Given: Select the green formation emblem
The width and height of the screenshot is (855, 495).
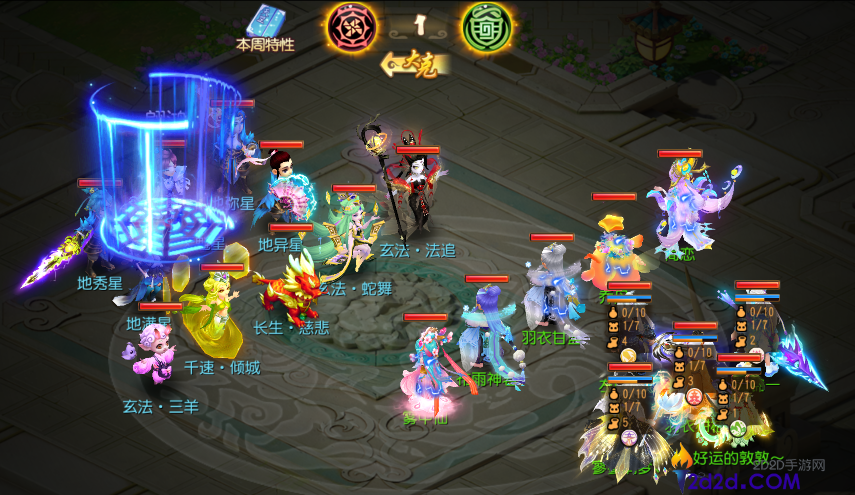Looking at the screenshot, I should click(486, 27).
